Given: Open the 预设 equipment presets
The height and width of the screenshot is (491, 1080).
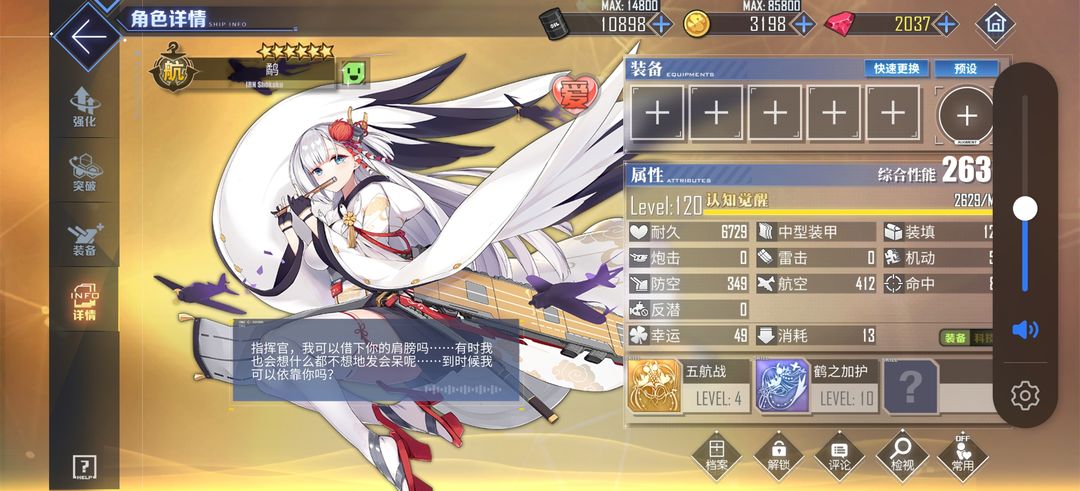Looking at the screenshot, I should click(965, 69).
